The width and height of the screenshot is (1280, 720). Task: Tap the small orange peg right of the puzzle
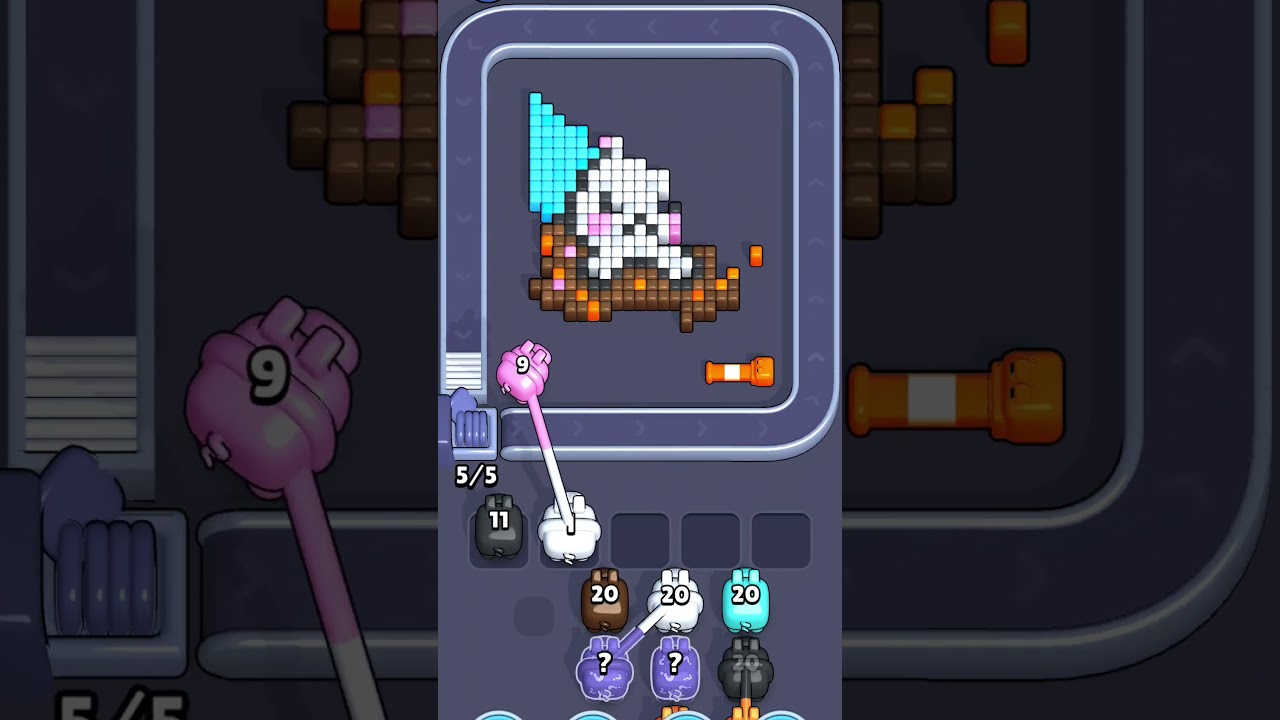[x=757, y=257]
